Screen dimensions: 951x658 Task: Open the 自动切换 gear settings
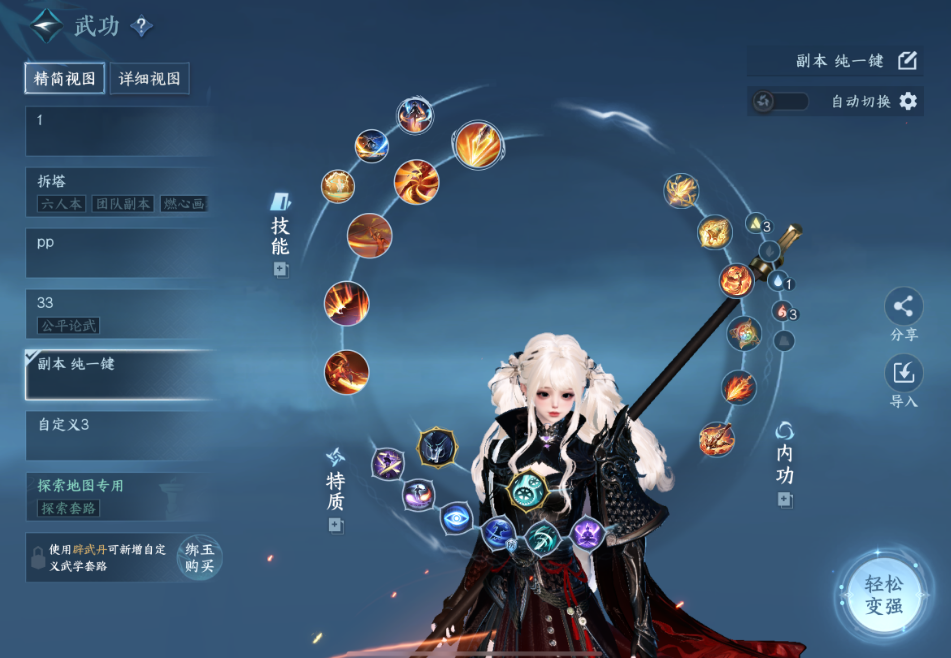pos(908,101)
